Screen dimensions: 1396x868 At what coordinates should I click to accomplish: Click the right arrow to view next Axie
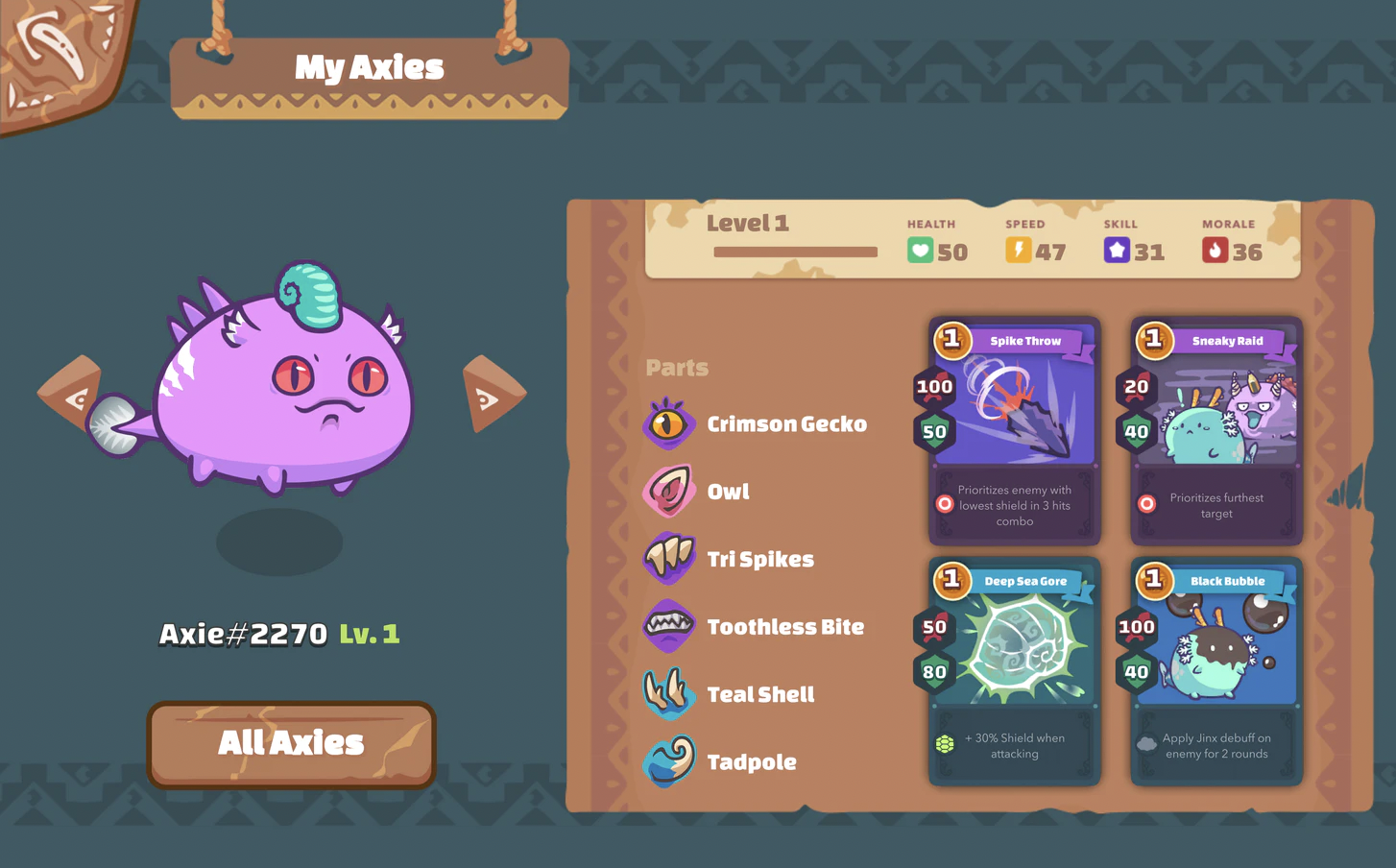pos(493,394)
